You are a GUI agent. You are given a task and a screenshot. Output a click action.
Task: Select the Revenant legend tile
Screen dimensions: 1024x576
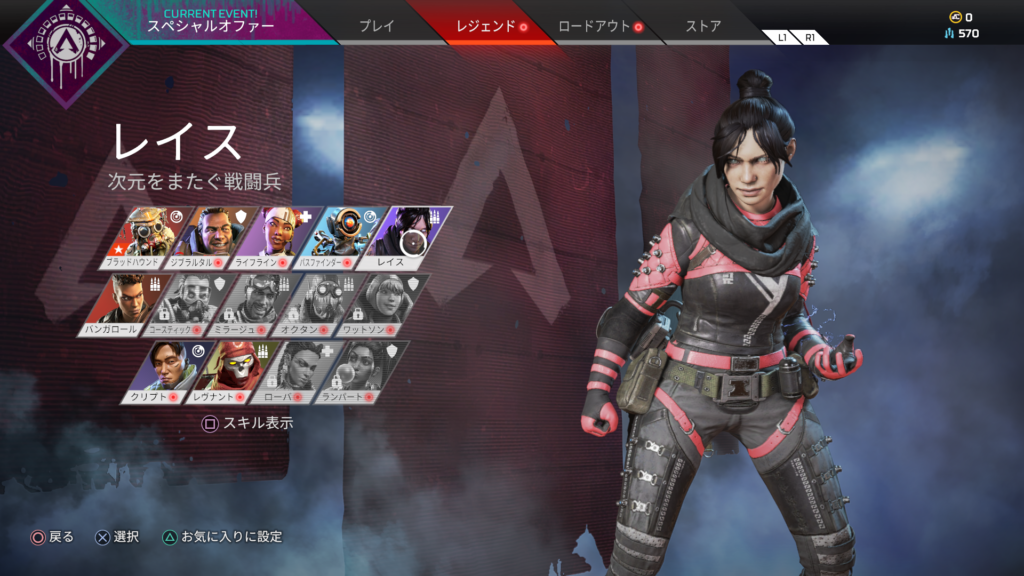coord(231,373)
